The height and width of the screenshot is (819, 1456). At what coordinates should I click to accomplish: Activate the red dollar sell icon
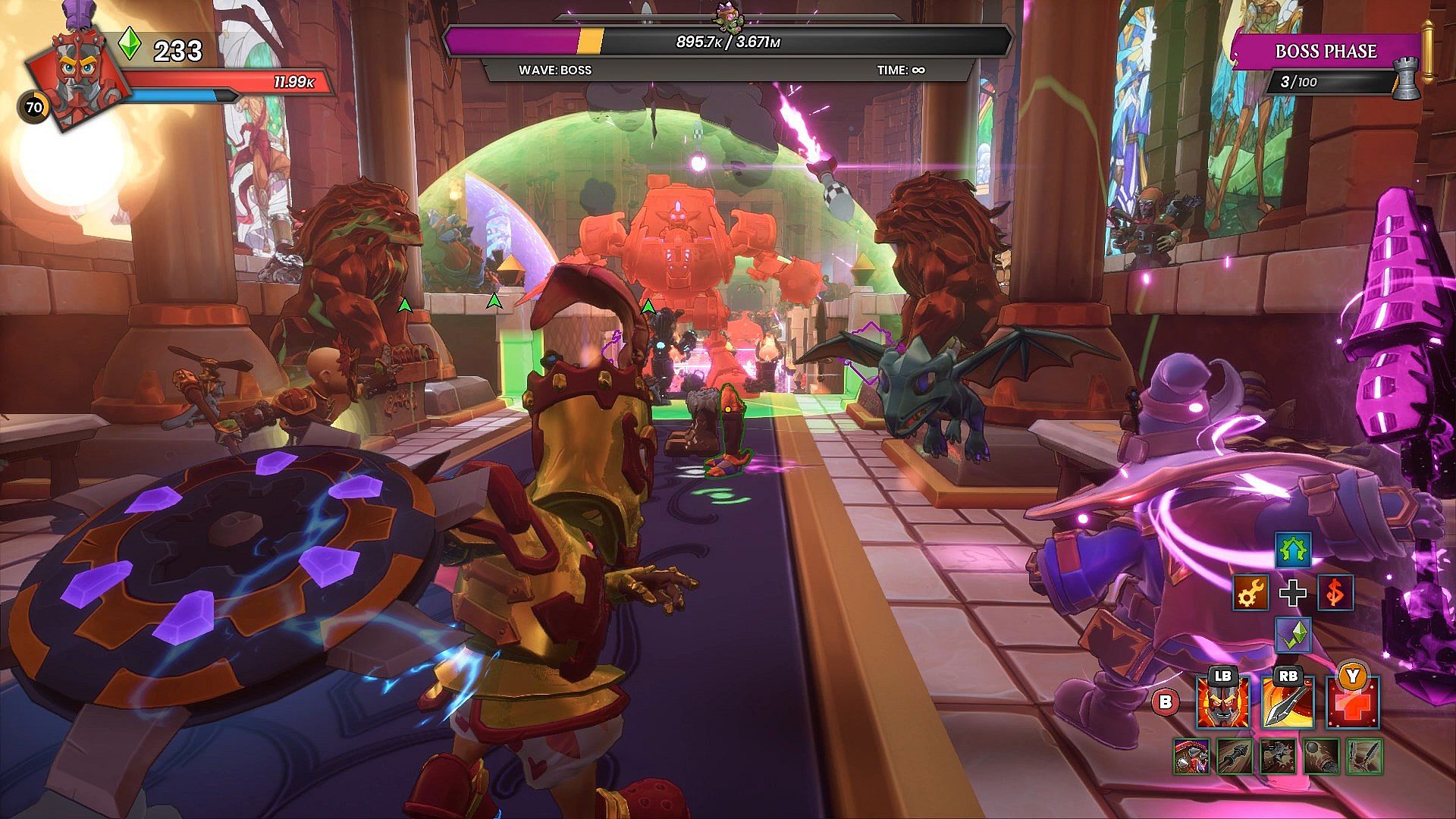[1335, 593]
